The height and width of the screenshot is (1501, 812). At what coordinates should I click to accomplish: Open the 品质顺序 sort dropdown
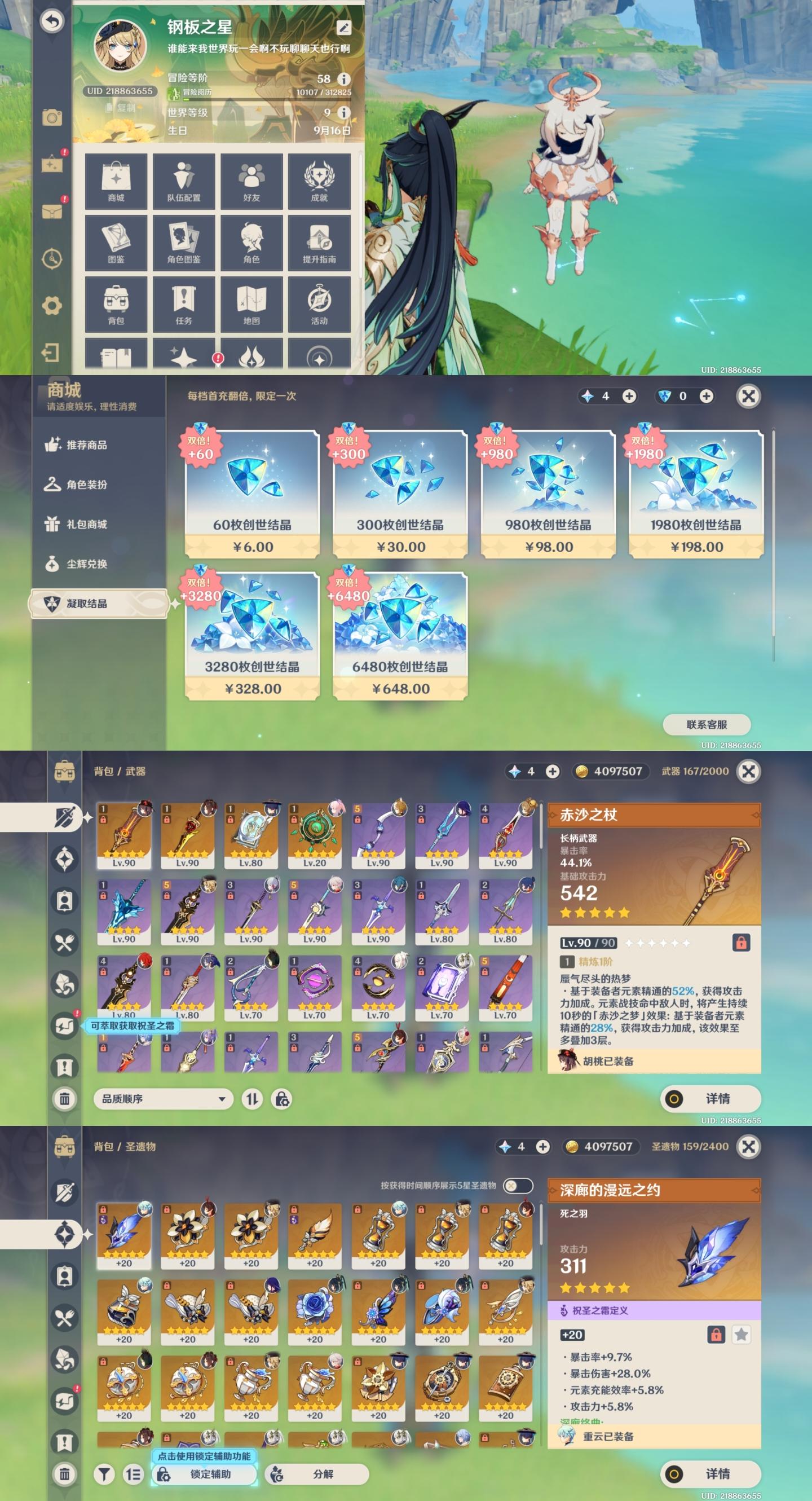click(x=163, y=1099)
